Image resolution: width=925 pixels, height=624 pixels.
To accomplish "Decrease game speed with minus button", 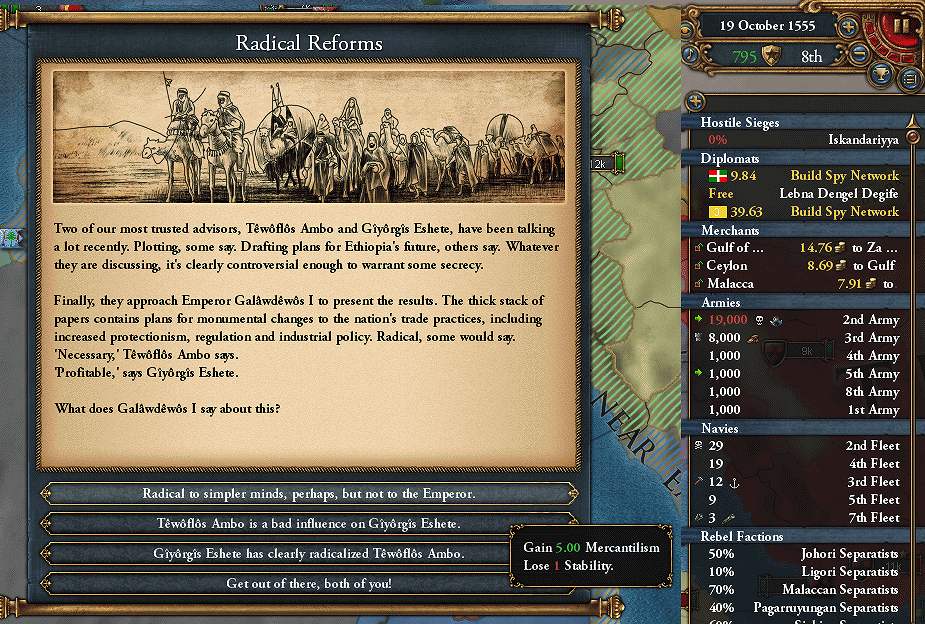I will click(858, 55).
